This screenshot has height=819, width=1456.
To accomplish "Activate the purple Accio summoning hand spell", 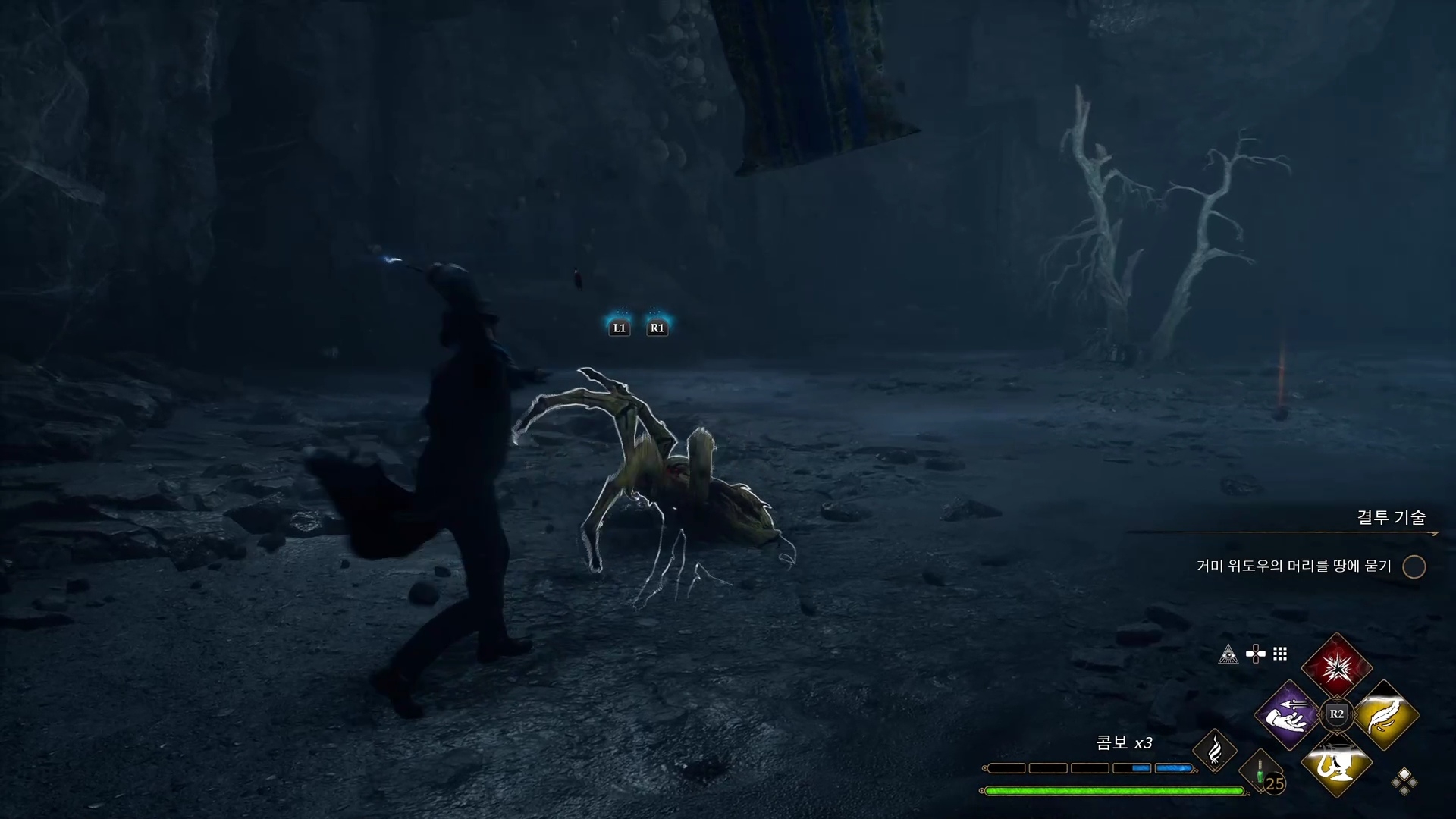I will [1288, 714].
